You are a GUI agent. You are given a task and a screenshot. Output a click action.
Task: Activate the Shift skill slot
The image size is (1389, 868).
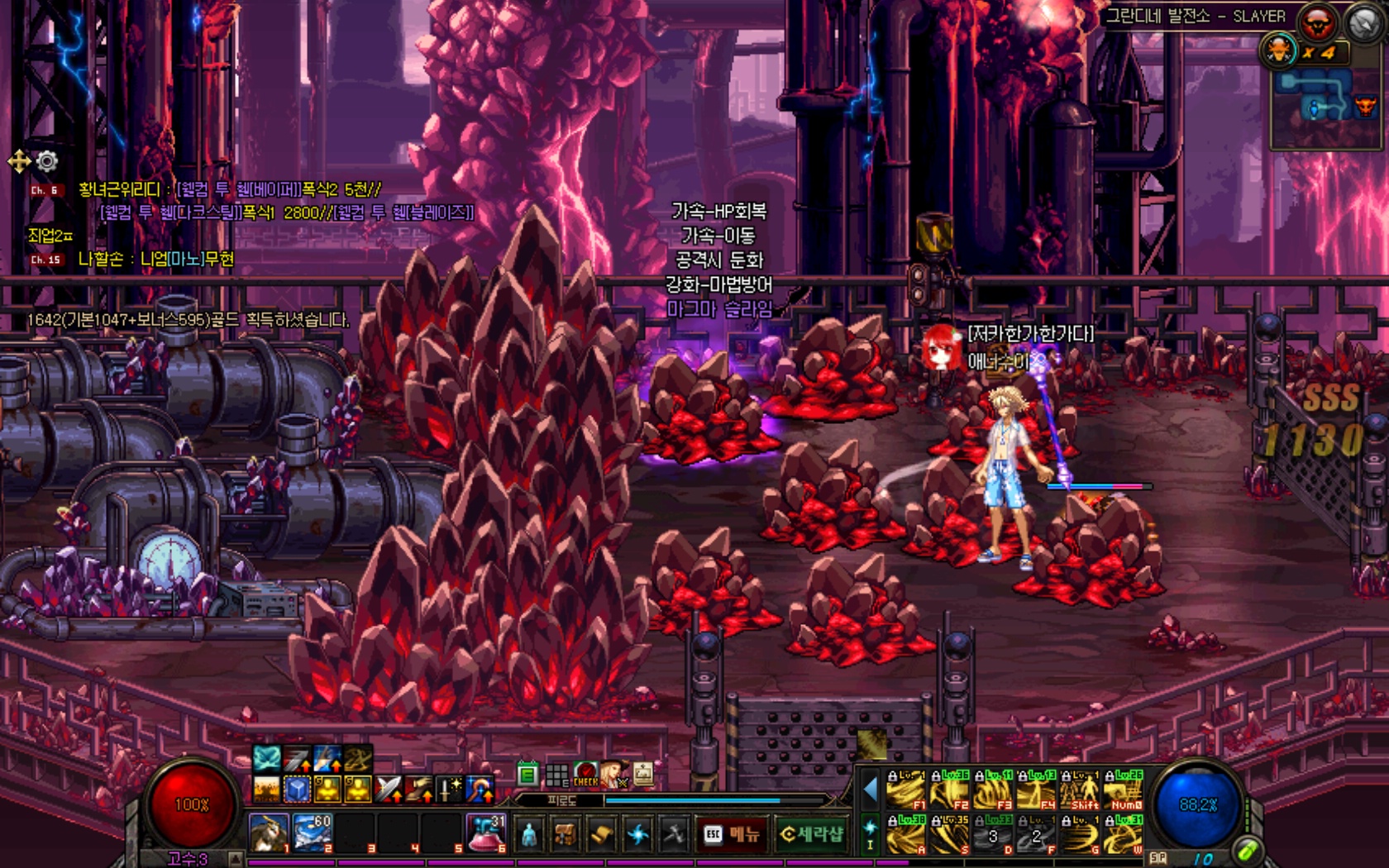[x=1080, y=790]
